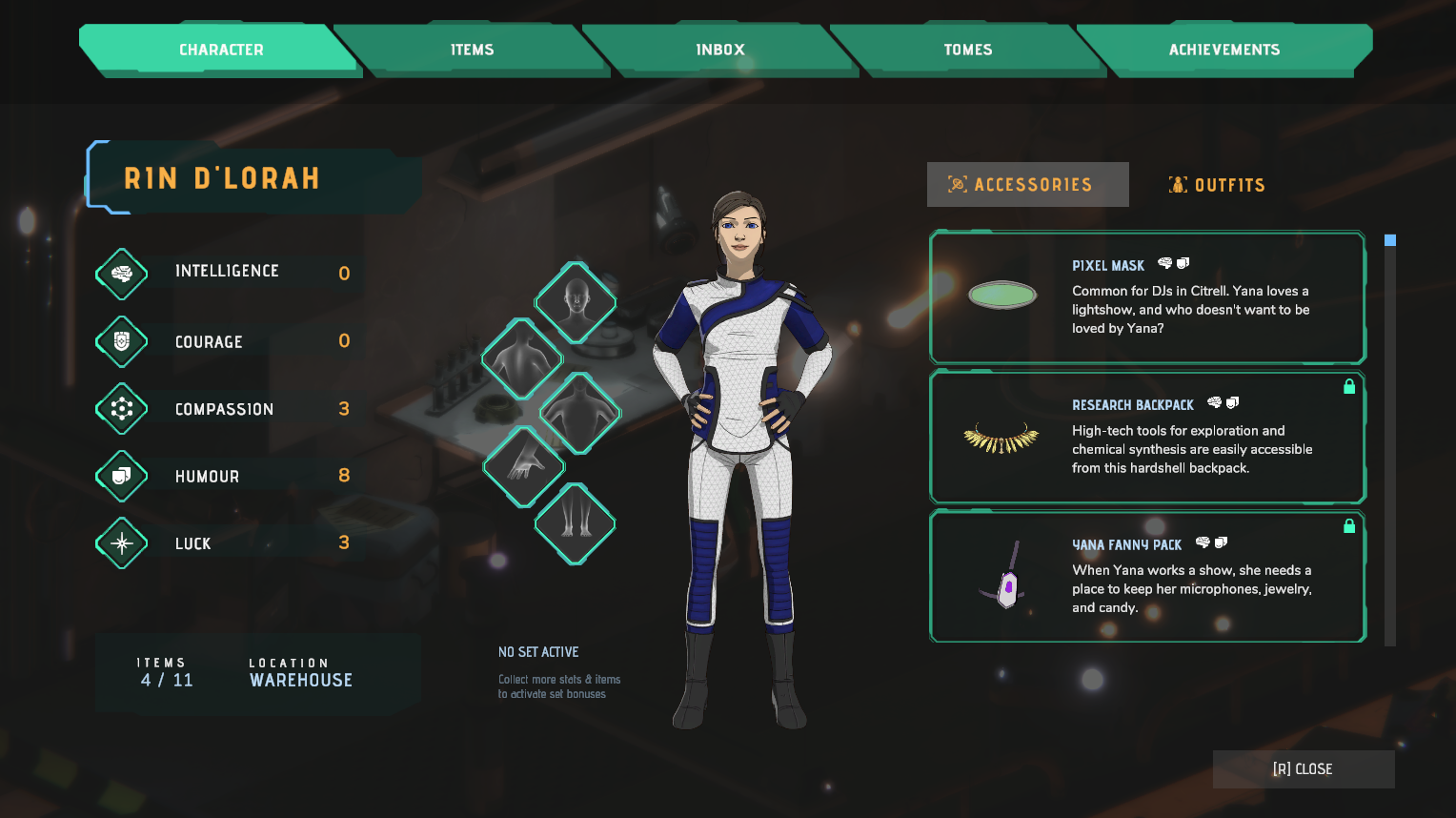The image size is (1456, 818).
Task: Pick the torso equipment slot
Action: (580, 414)
